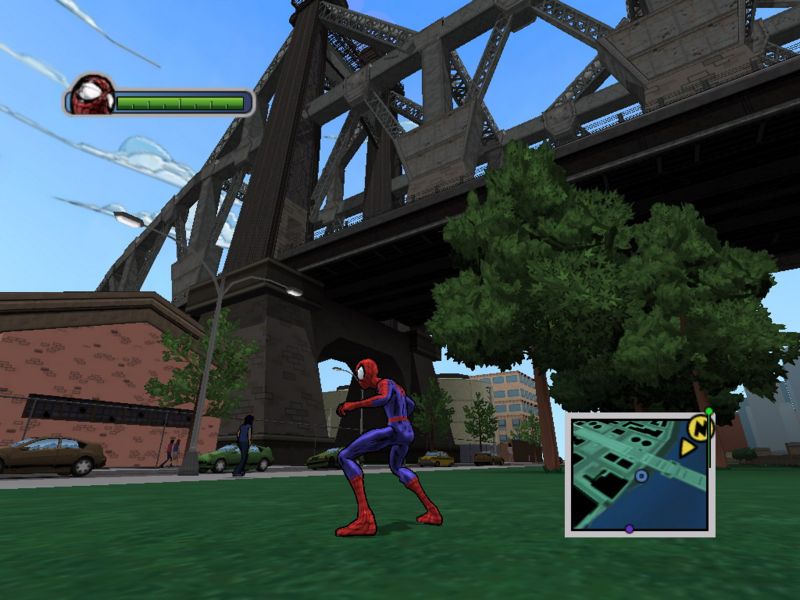Click the purple dot on minimap edge
Screen dimensions: 800x600
(629, 529)
